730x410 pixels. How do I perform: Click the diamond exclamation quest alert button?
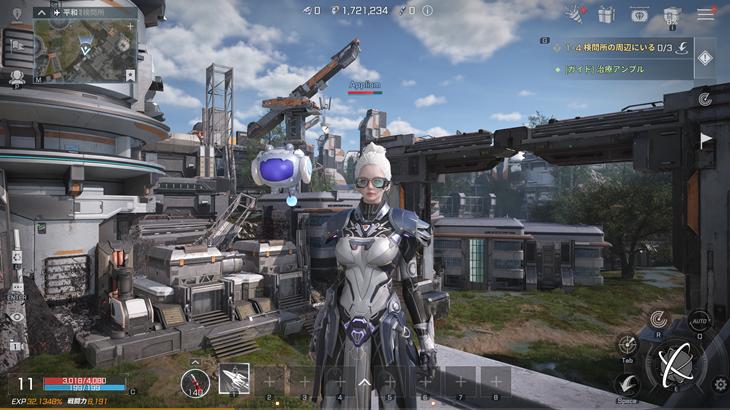click(705, 58)
